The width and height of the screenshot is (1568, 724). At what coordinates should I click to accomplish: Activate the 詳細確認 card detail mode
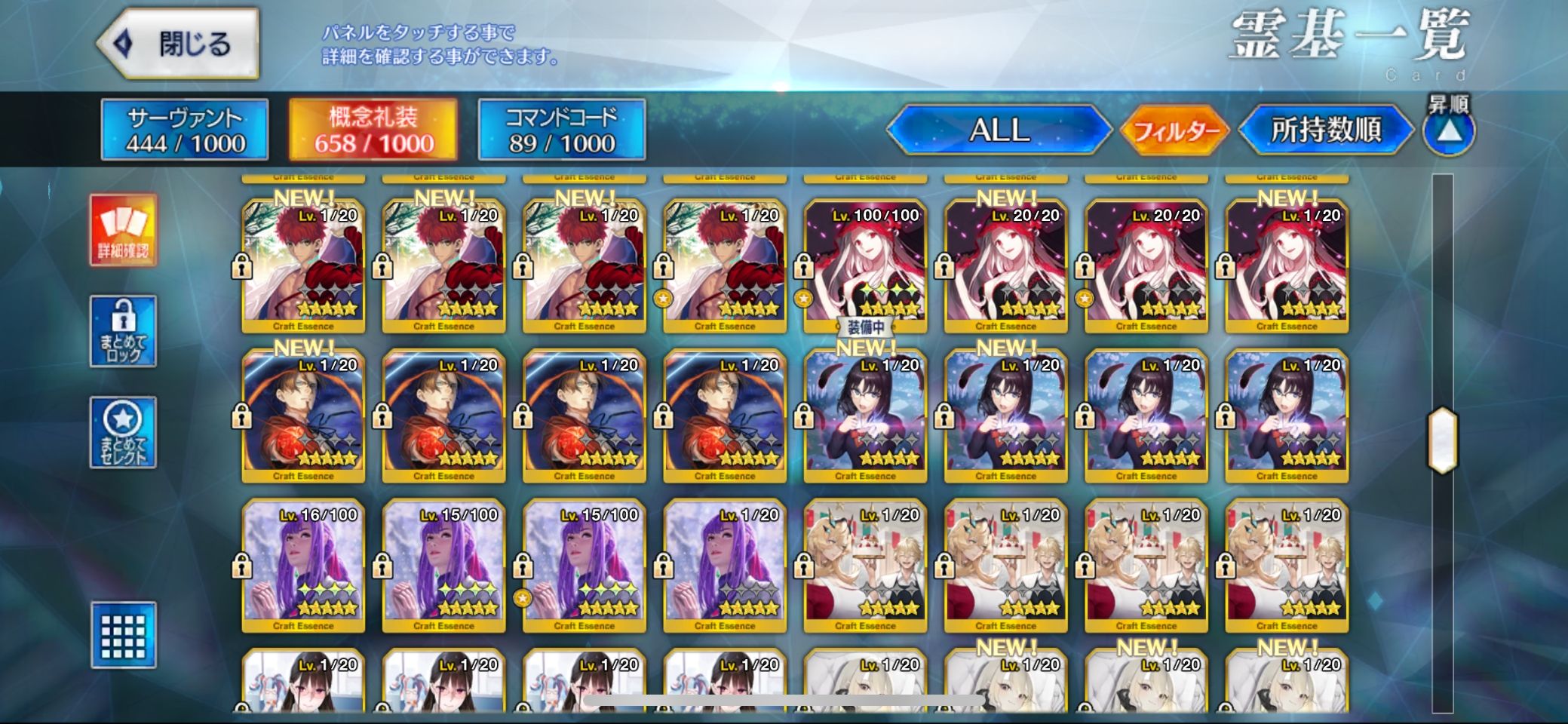[x=123, y=230]
